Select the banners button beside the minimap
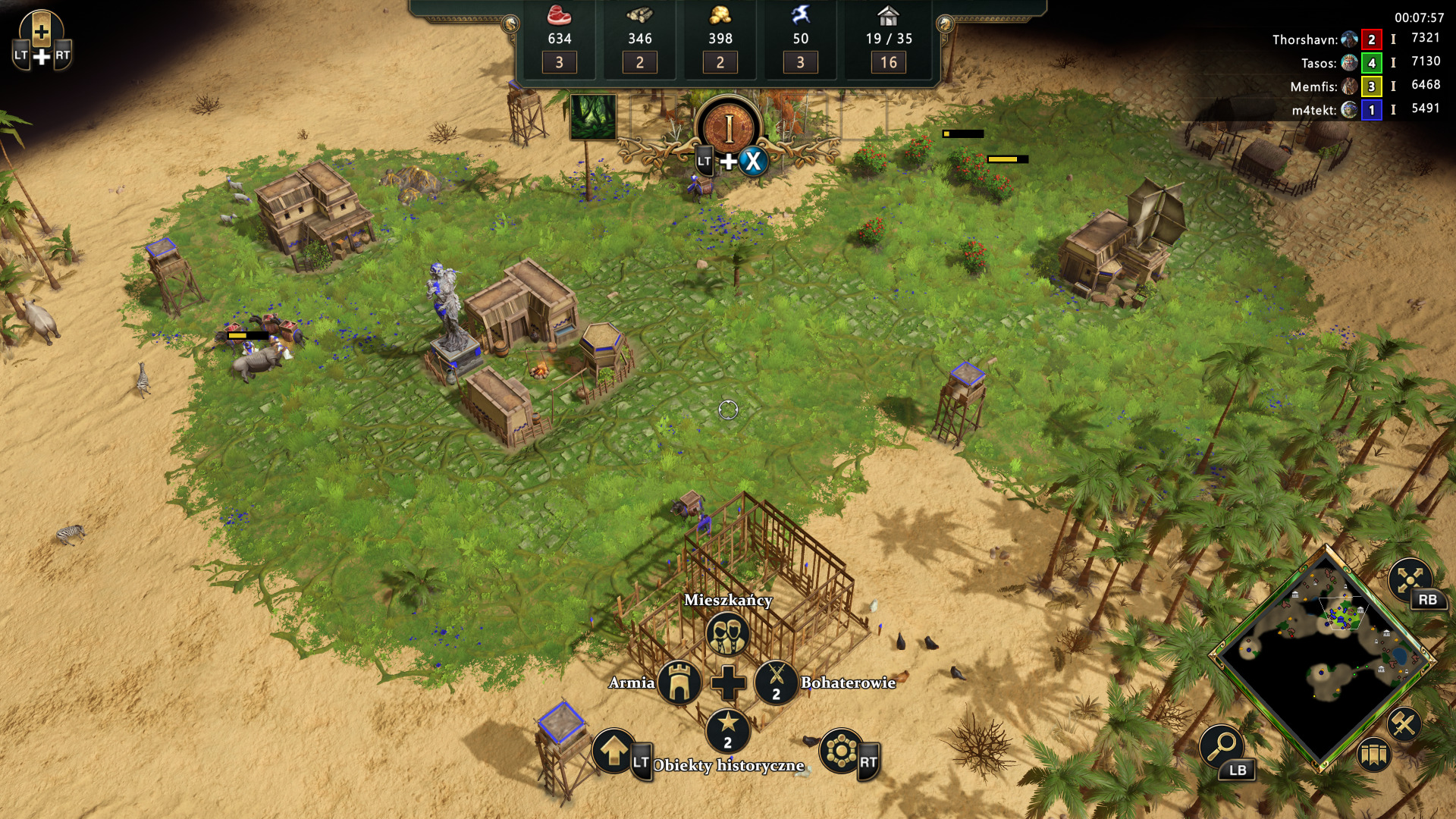1456x819 pixels. (1374, 755)
